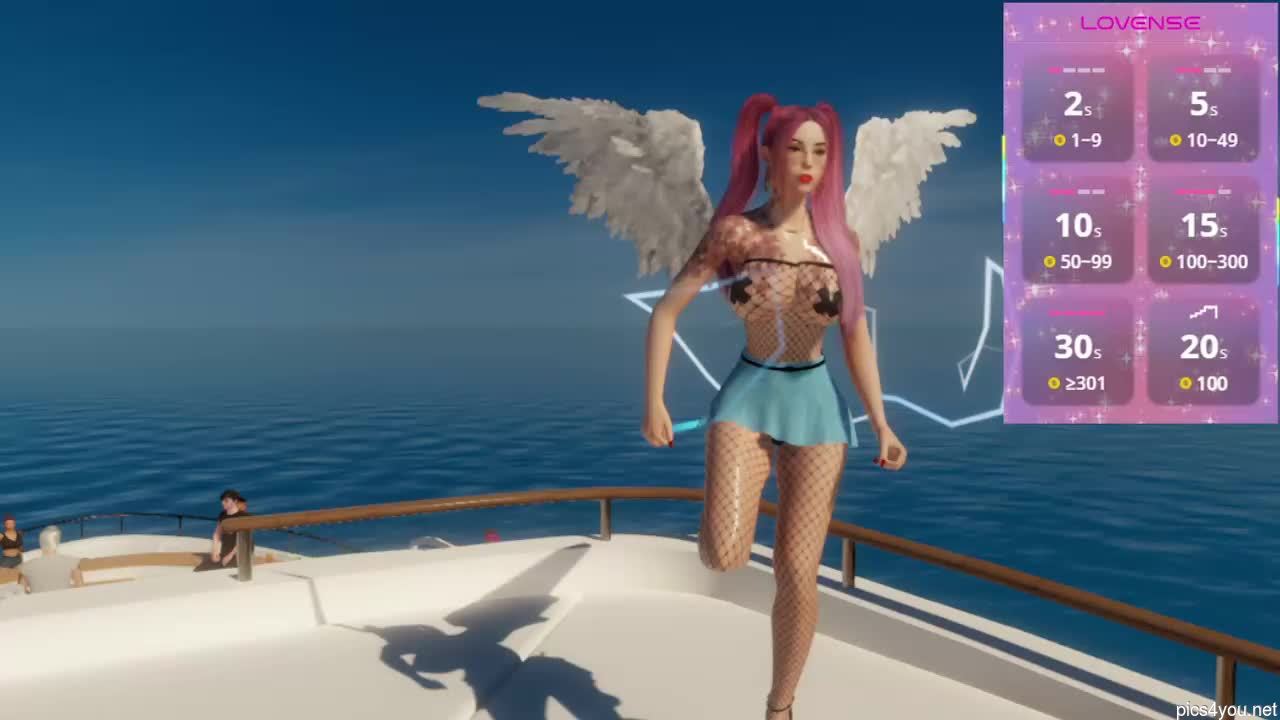Click the coin icon next to 50–99
The width and height of the screenshot is (1280, 720).
click(1051, 262)
